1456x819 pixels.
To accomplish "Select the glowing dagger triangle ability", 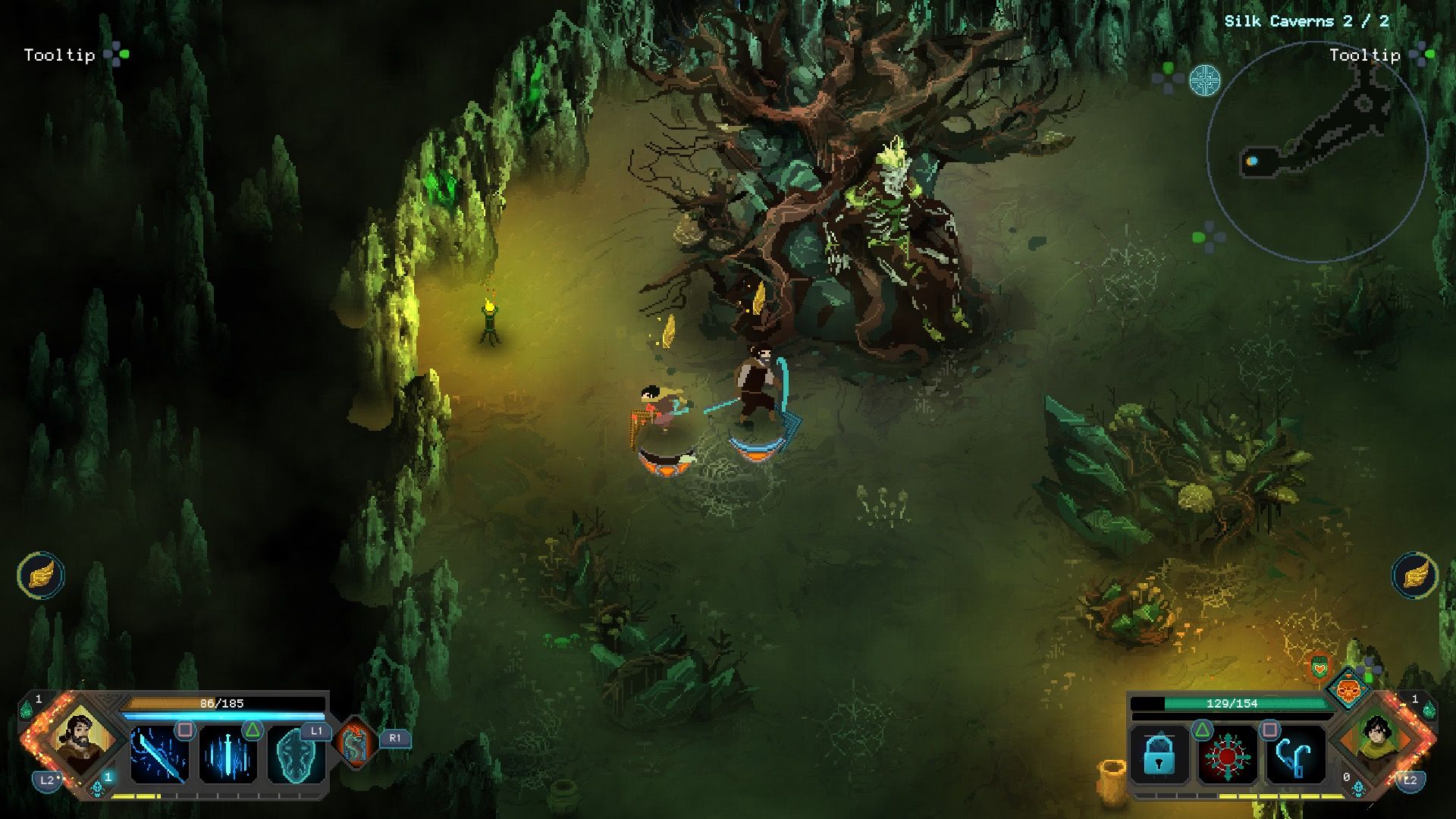I will point(228,755).
